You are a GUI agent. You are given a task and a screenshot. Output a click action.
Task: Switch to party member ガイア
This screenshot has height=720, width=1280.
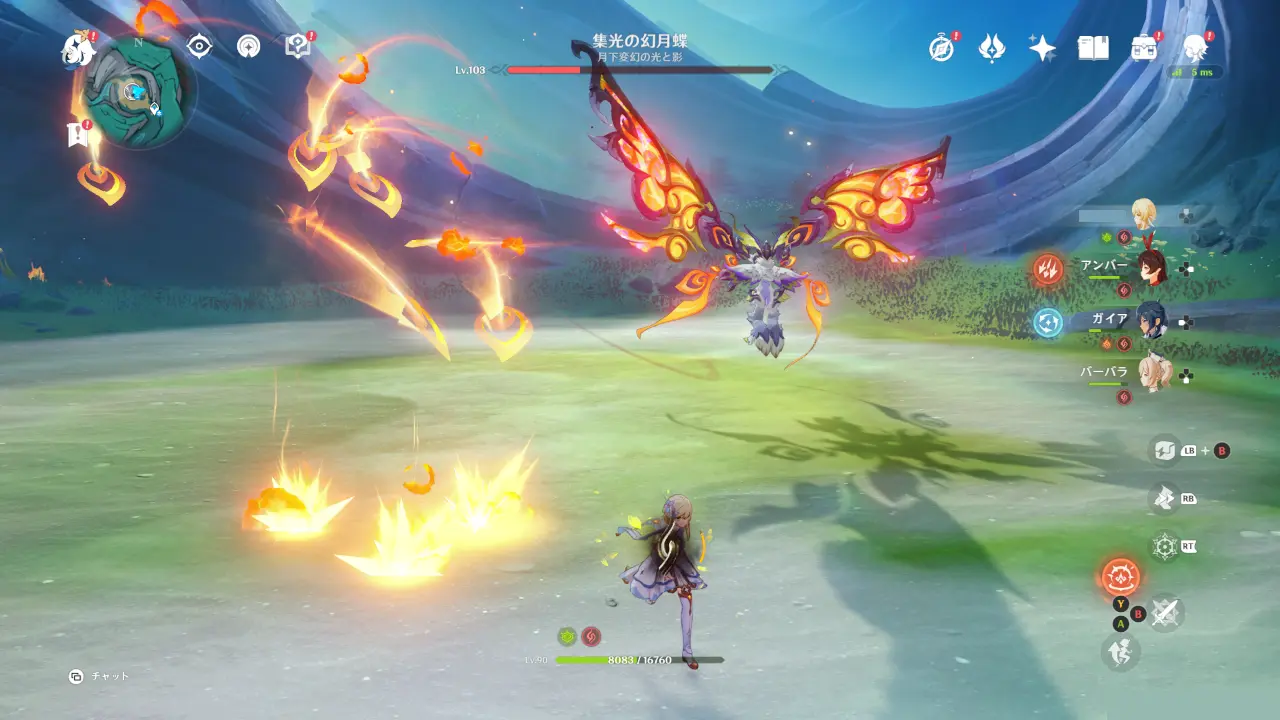click(1150, 321)
